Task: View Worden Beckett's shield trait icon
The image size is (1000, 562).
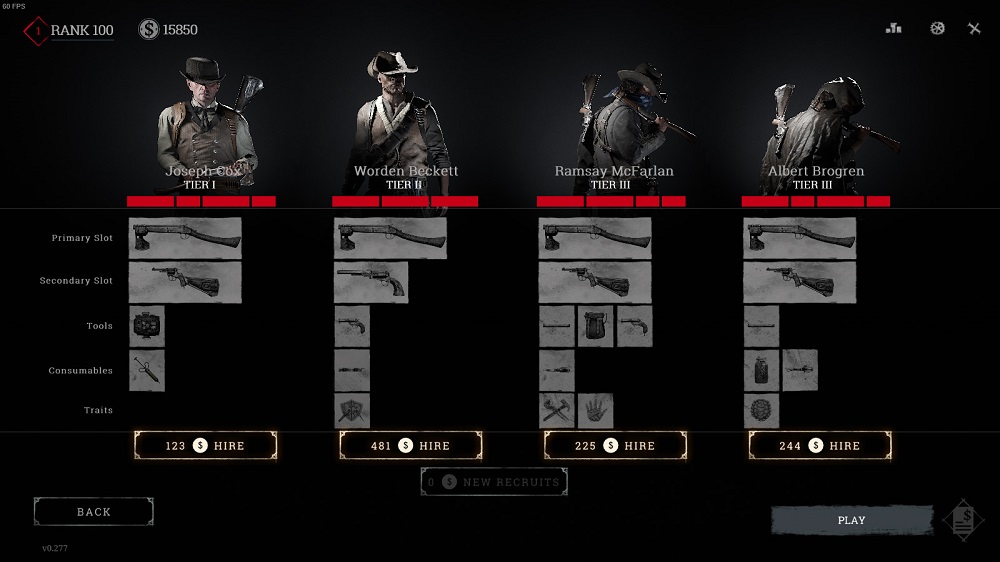Action: [352, 411]
